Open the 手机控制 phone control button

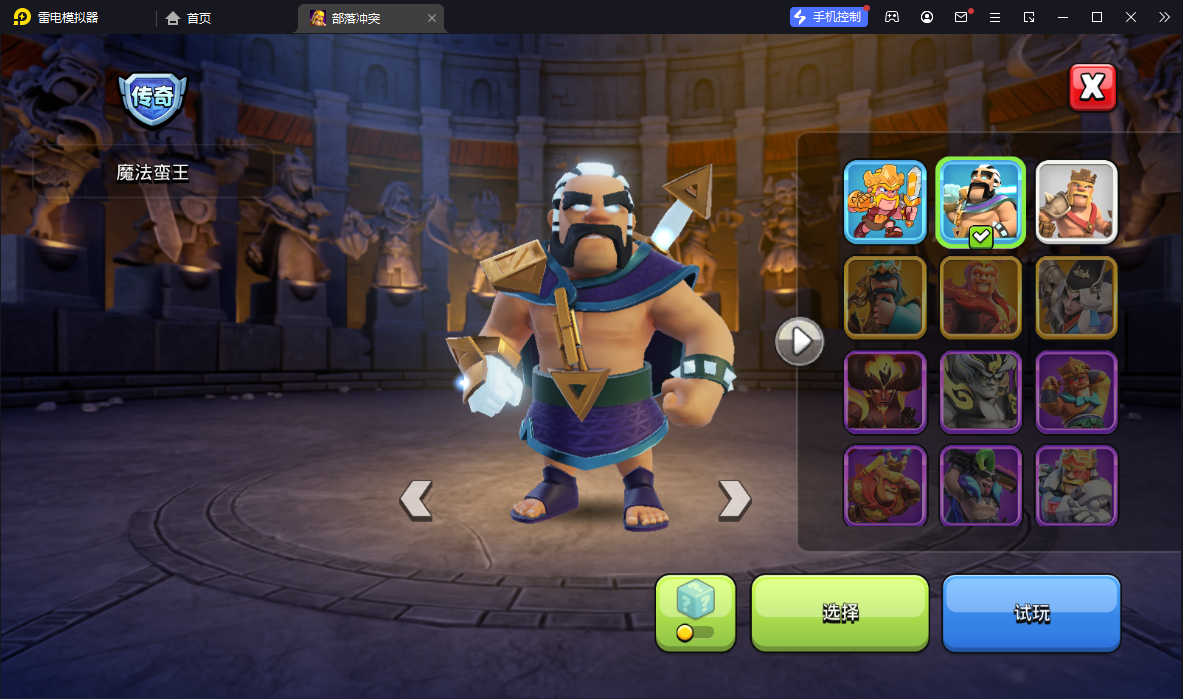[828, 17]
